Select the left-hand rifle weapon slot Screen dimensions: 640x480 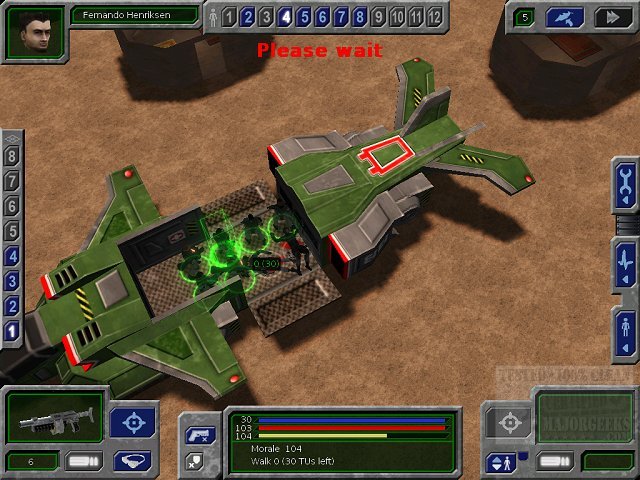pyautogui.click(x=54, y=418)
